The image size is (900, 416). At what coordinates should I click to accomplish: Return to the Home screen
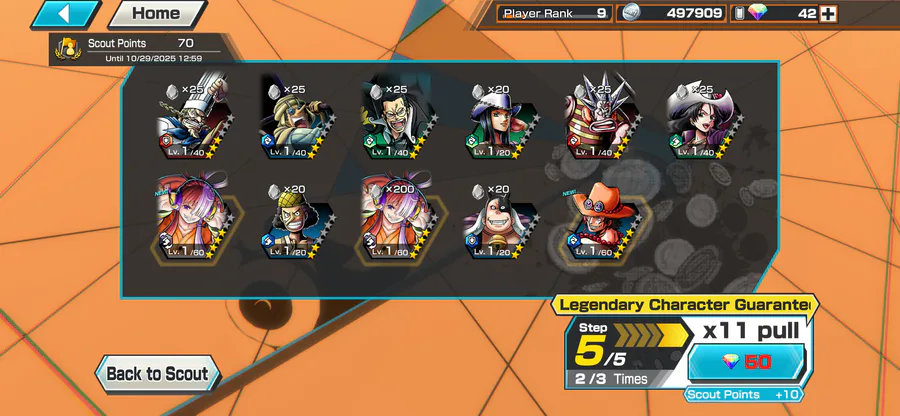[x=156, y=14]
